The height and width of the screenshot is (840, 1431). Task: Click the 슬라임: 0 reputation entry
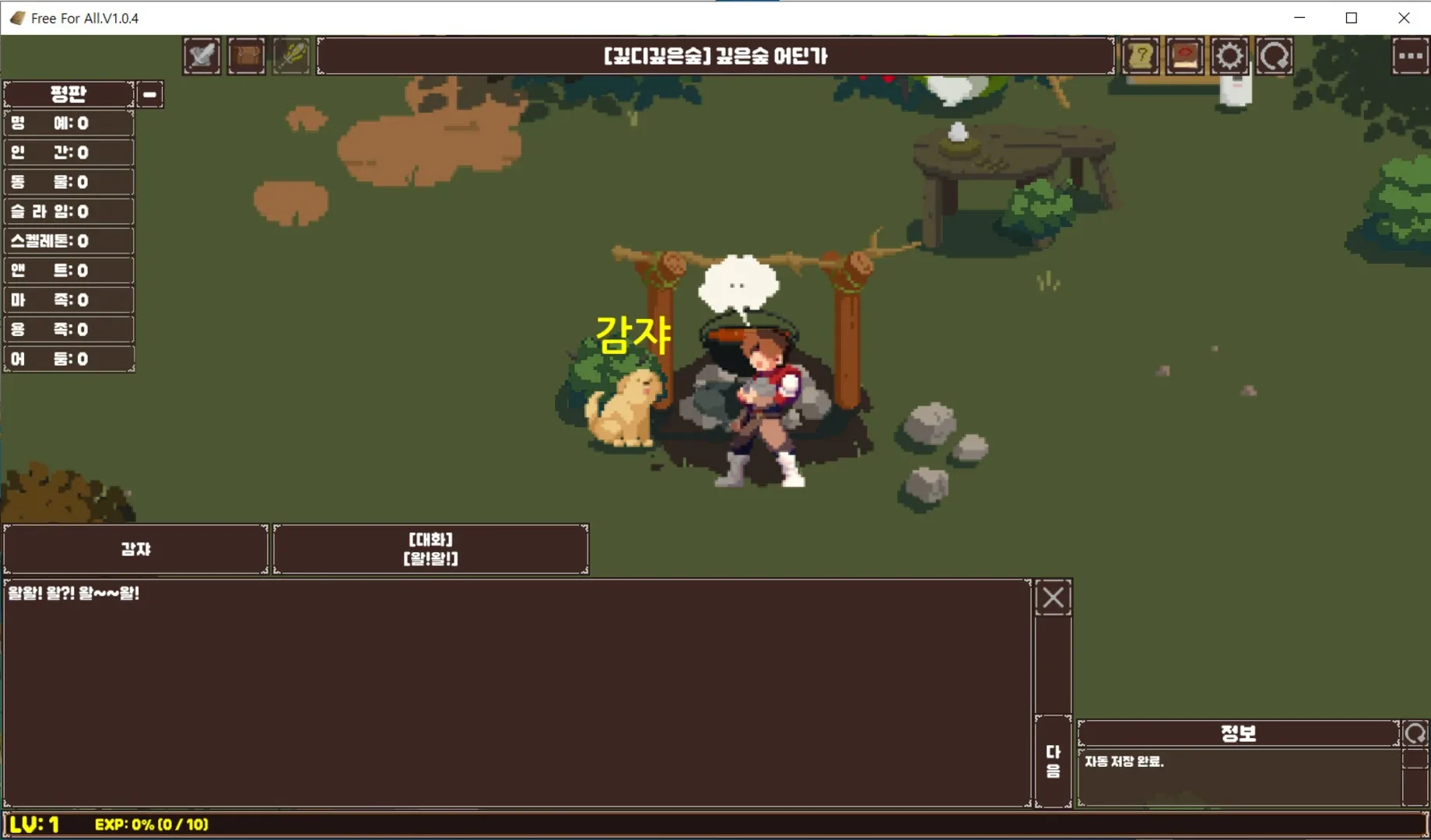68,211
